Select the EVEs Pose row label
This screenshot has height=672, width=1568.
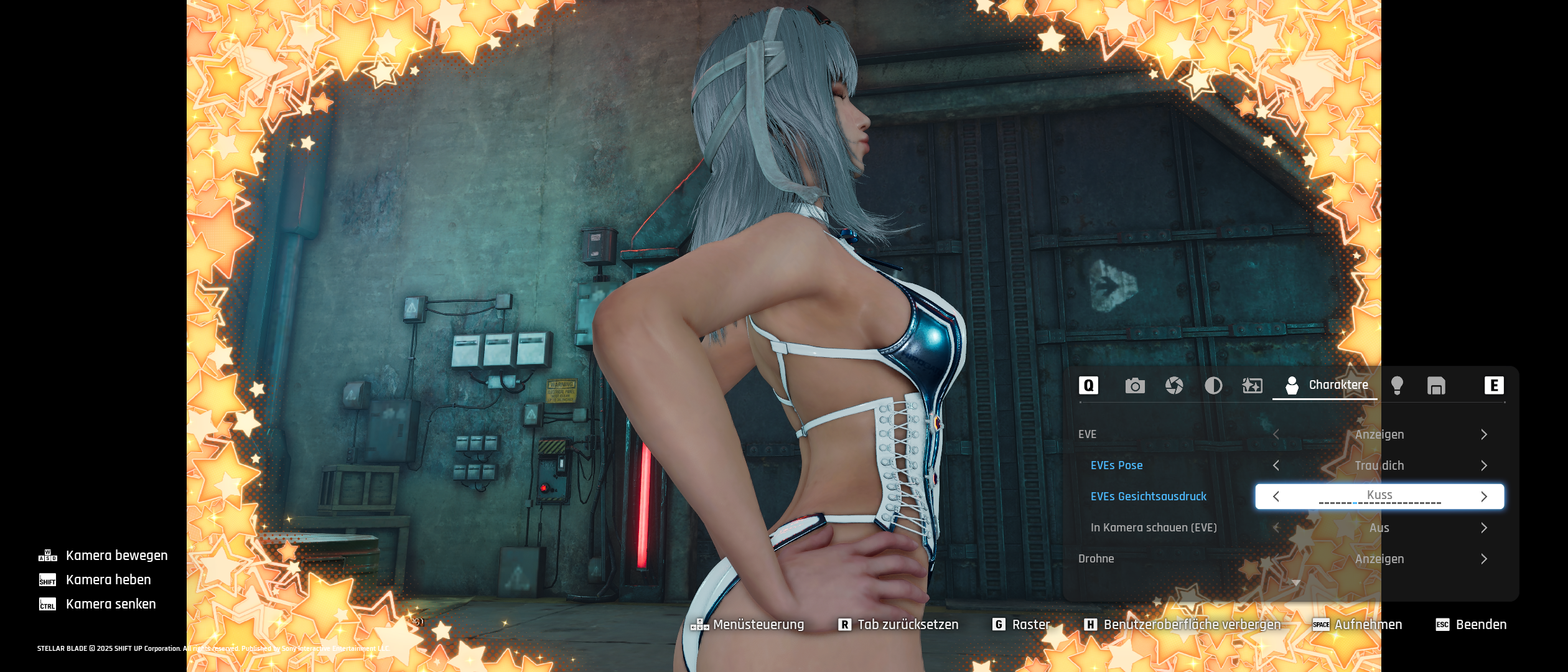1116,465
